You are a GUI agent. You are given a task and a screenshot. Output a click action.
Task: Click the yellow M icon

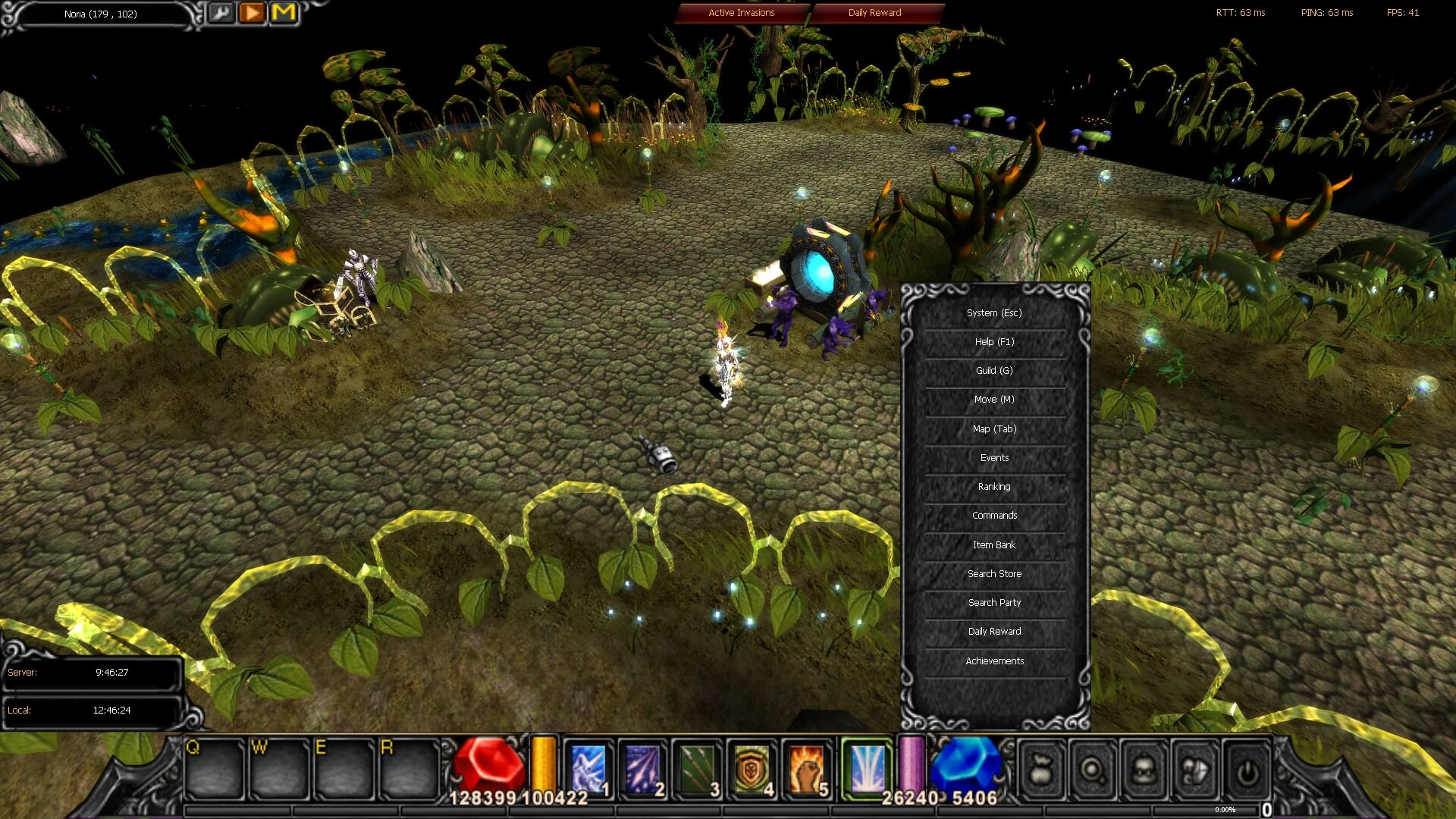284,12
